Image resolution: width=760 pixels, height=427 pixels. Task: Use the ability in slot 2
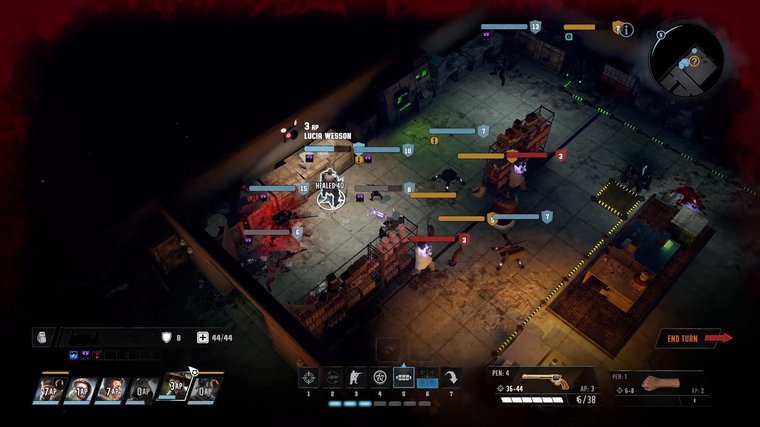[x=332, y=377]
